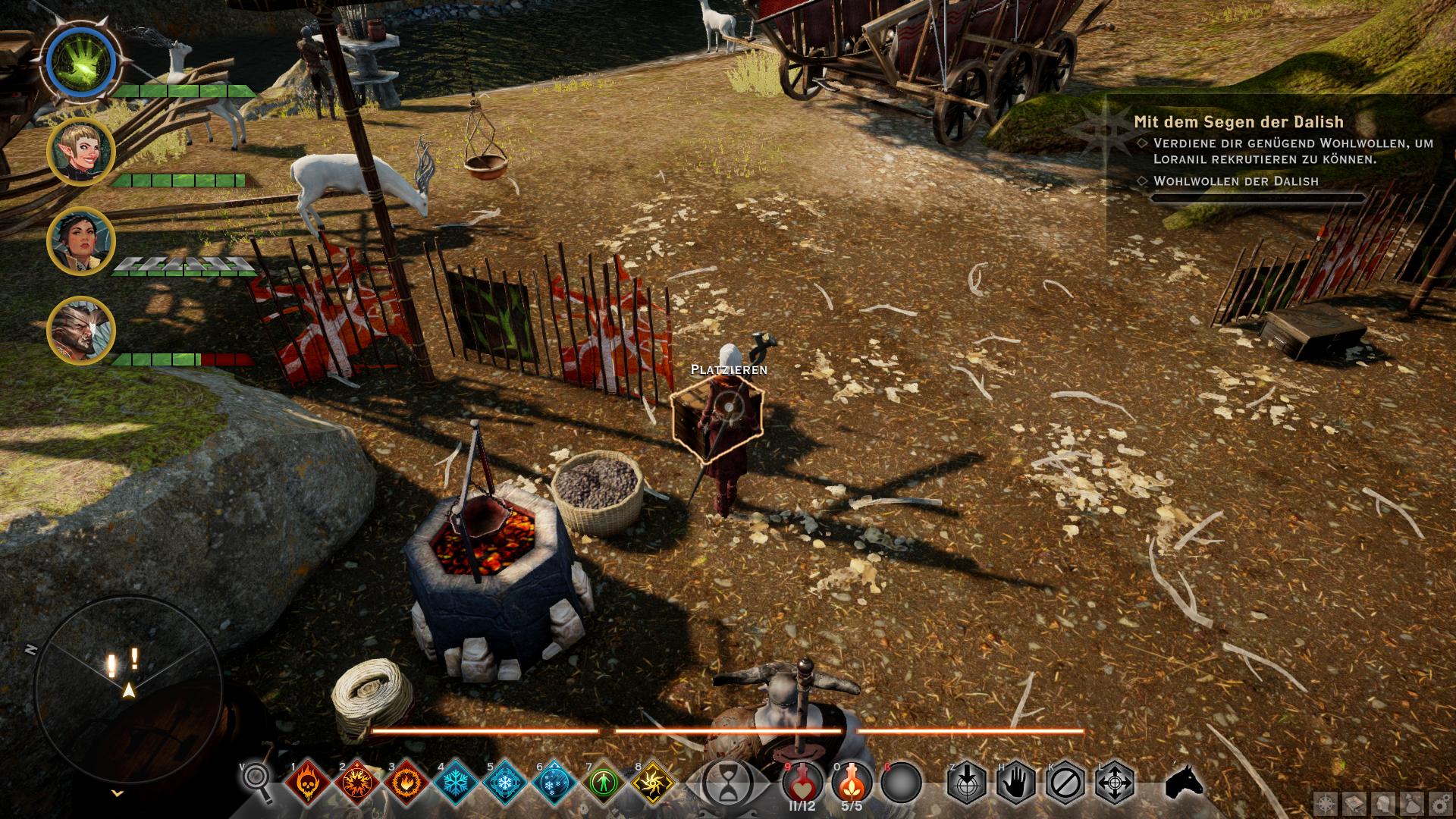Open tactical camera hourglass eye icon
Viewport: 1456px width, 819px height.
tap(727, 781)
